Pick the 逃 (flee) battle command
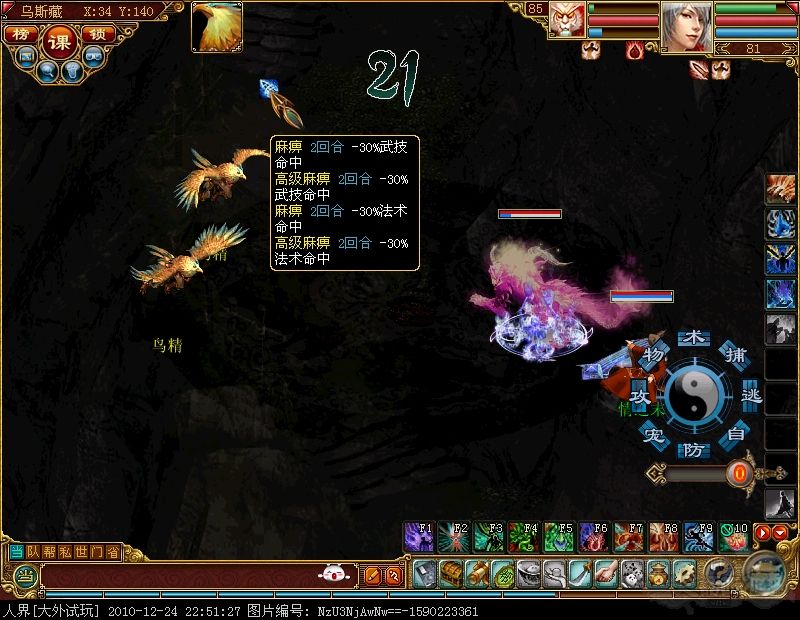 click(751, 397)
